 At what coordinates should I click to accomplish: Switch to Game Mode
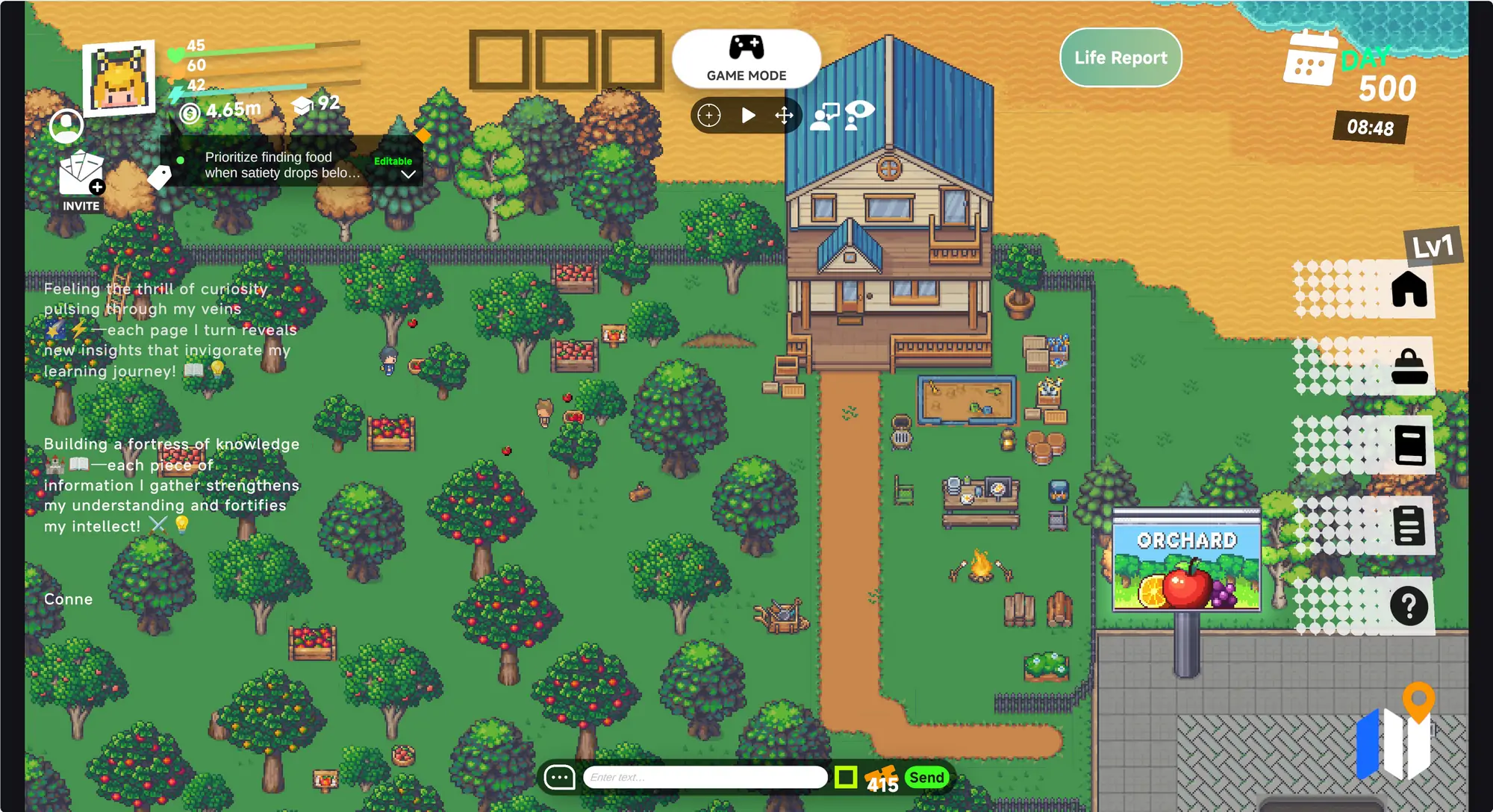(x=746, y=58)
